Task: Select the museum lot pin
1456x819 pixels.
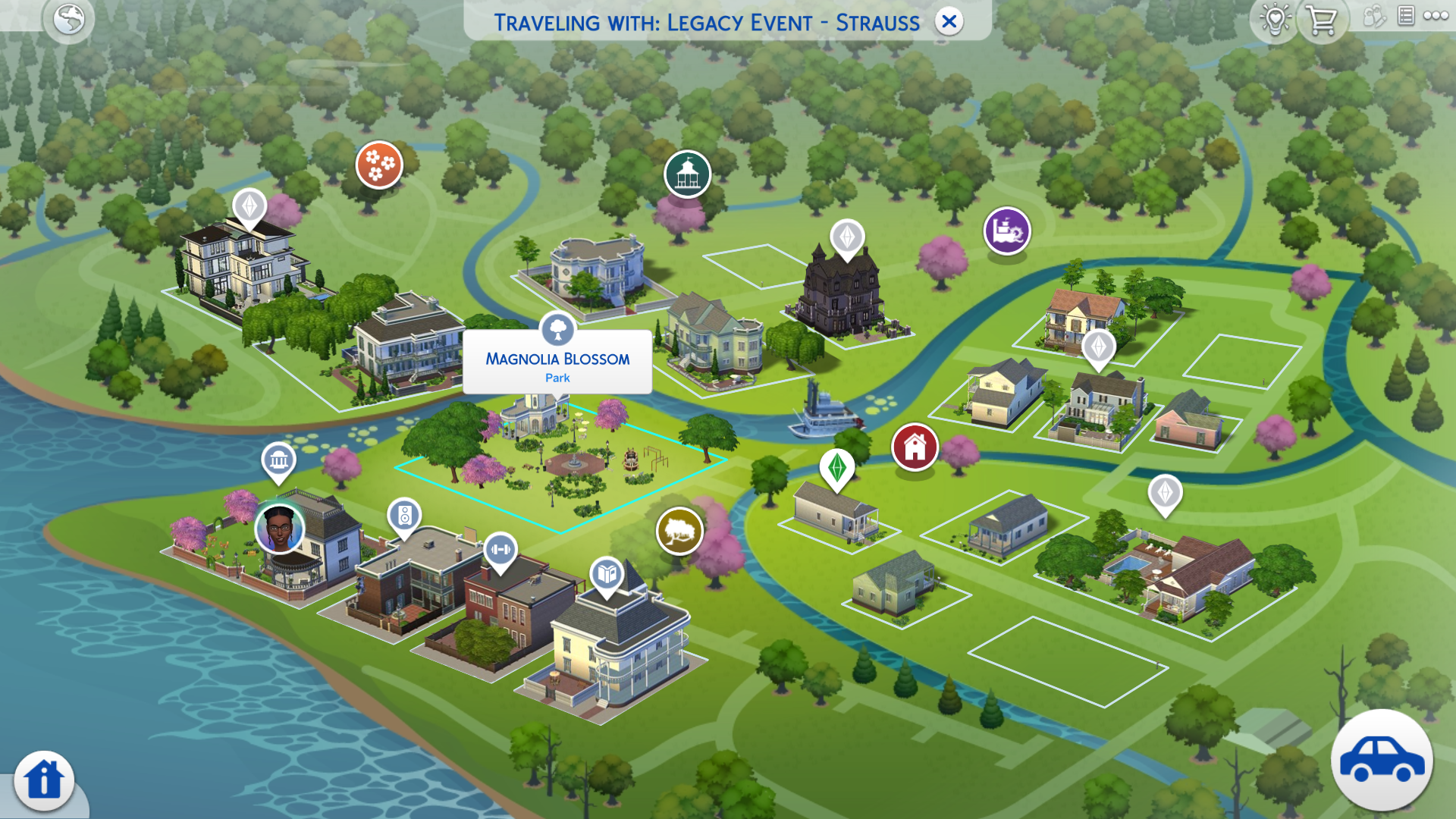Action: 278,460
